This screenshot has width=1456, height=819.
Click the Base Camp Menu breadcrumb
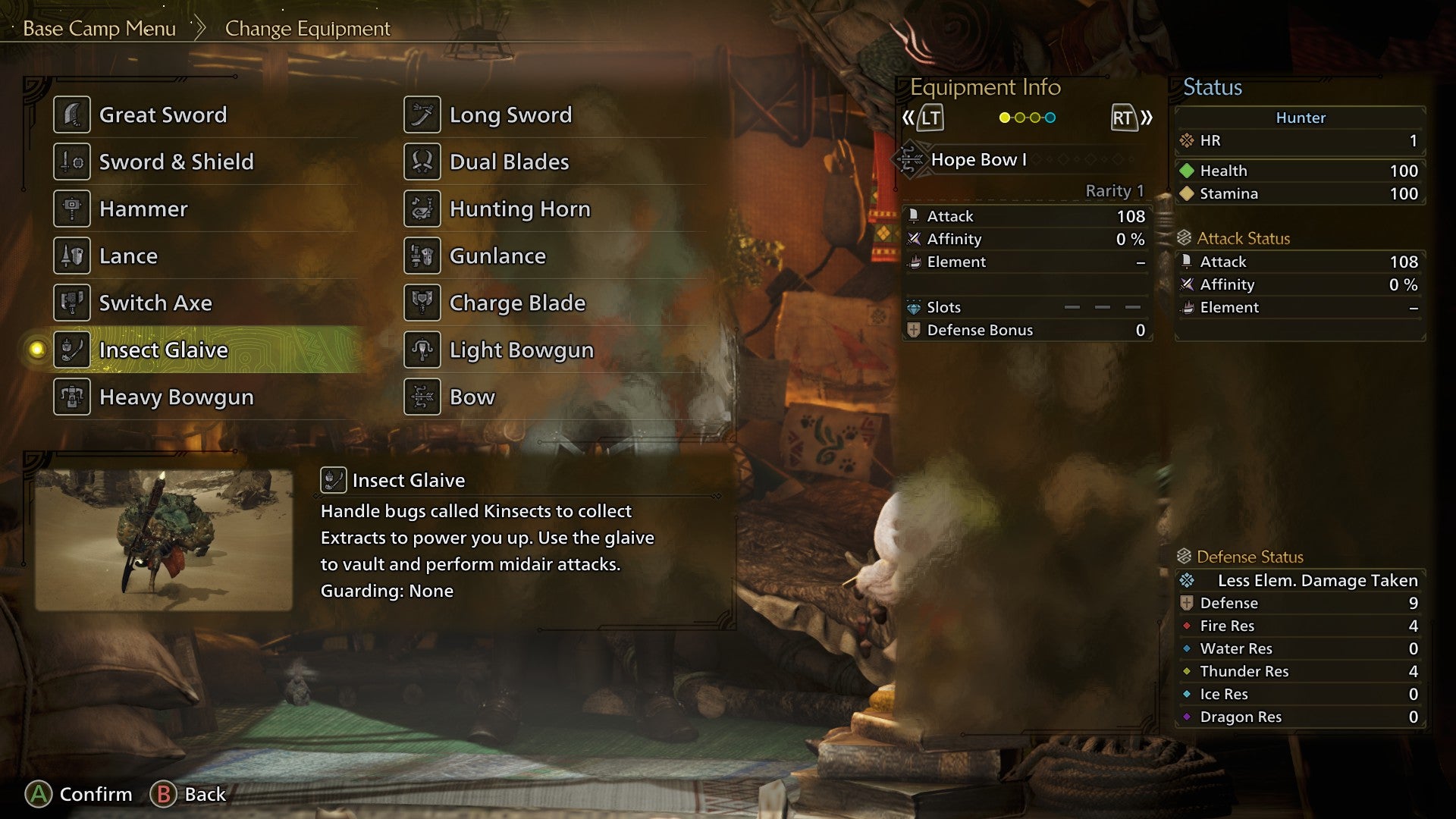(99, 29)
